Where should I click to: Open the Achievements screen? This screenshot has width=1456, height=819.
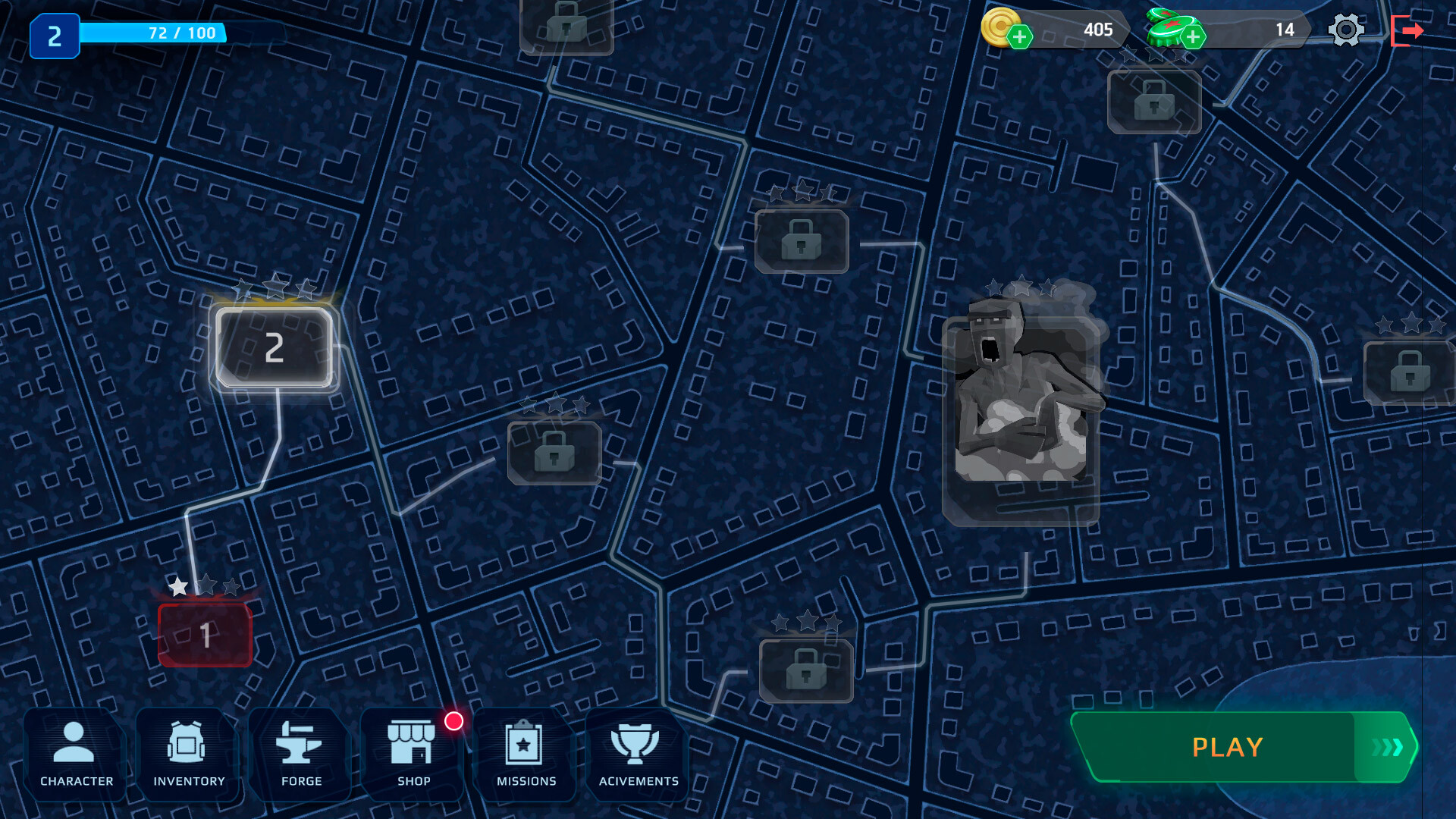[x=637, y=755]
